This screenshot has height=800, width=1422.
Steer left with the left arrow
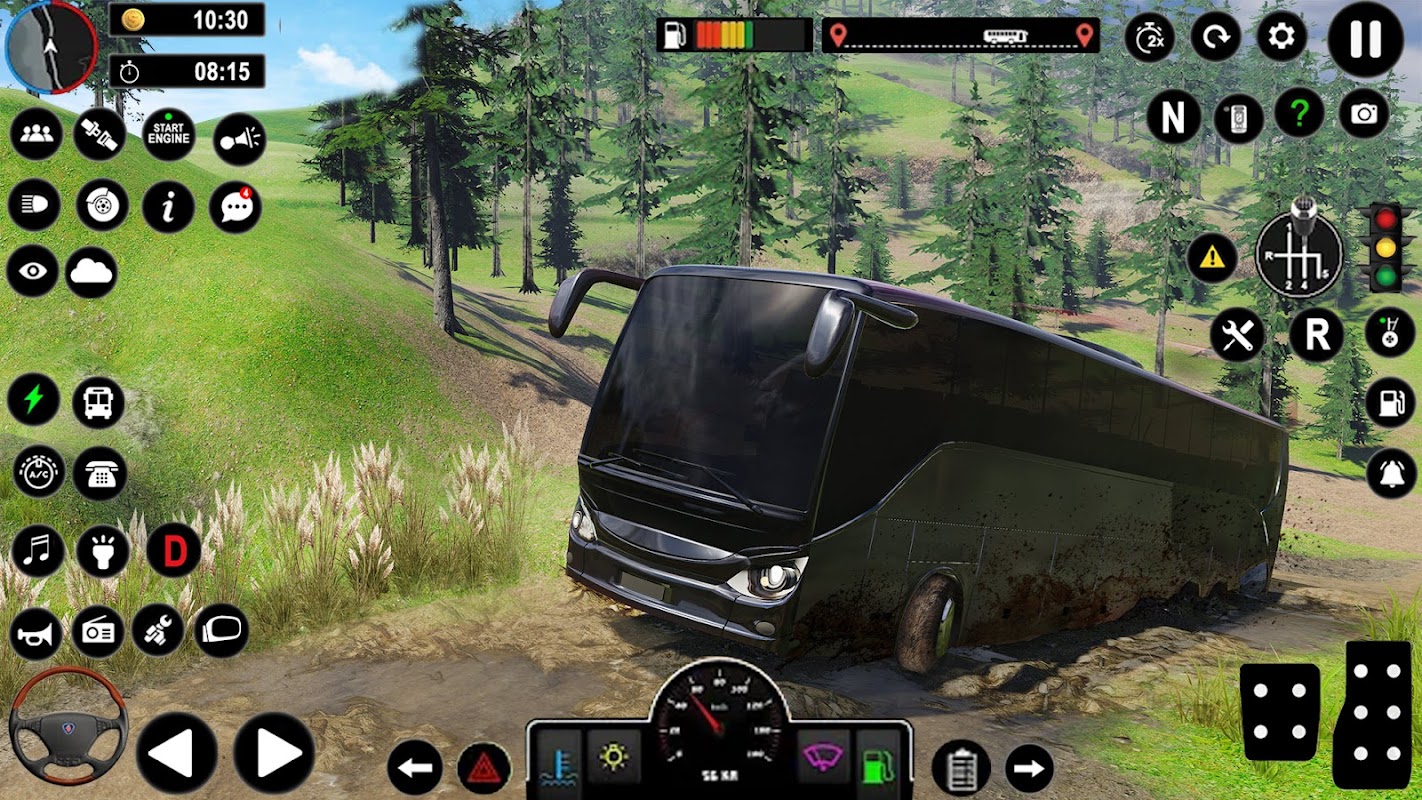click(x=176, y=754)
